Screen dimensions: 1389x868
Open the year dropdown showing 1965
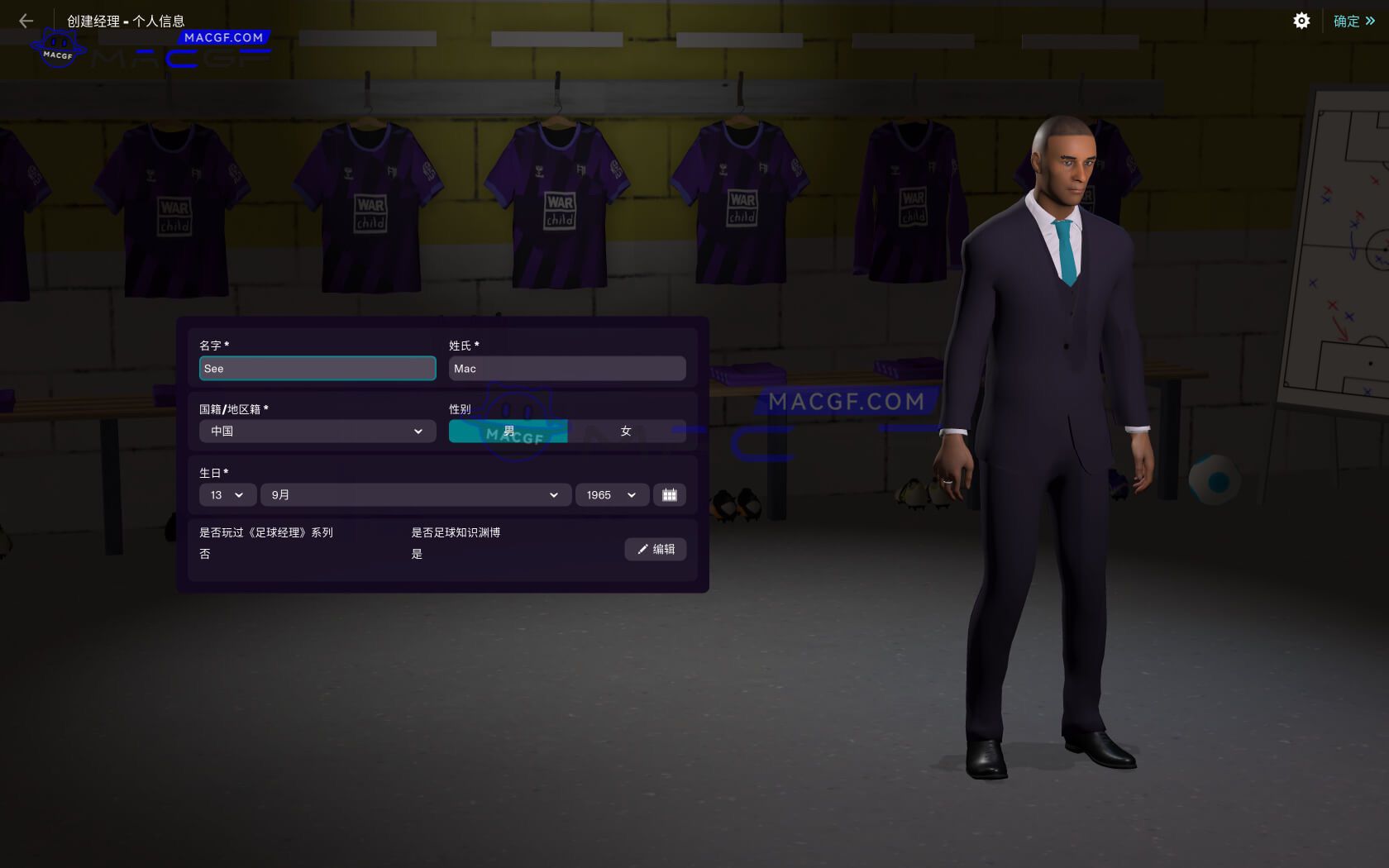tap(610, 494)
